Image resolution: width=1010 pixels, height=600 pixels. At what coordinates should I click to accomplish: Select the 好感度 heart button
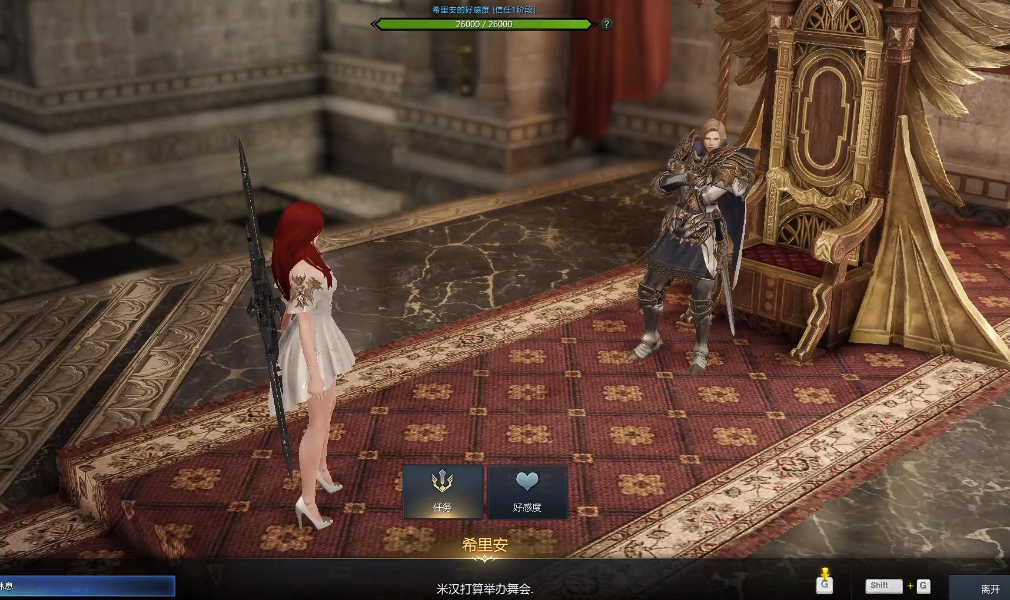pyautogui.click(x=527, y=490)
